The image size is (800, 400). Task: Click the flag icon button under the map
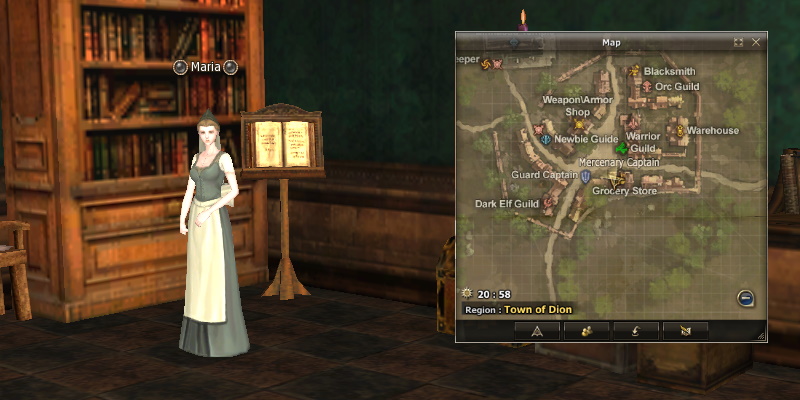[684, 331]
